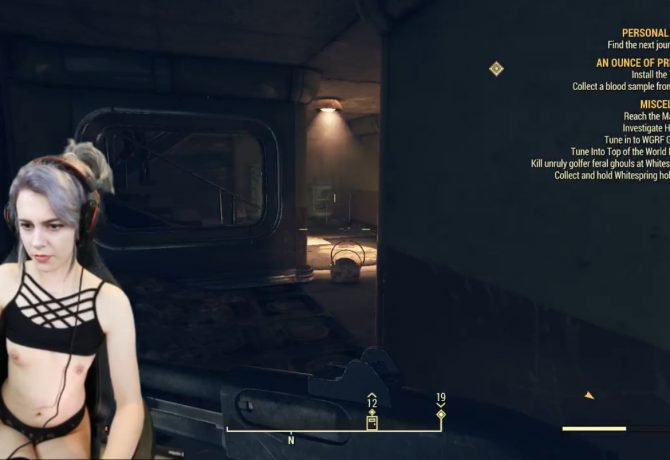Image resolution: width=670 pixels, height=460 pixels.
Task: Select the compass square marker labeled 12
Action: [x=372, y=421]
